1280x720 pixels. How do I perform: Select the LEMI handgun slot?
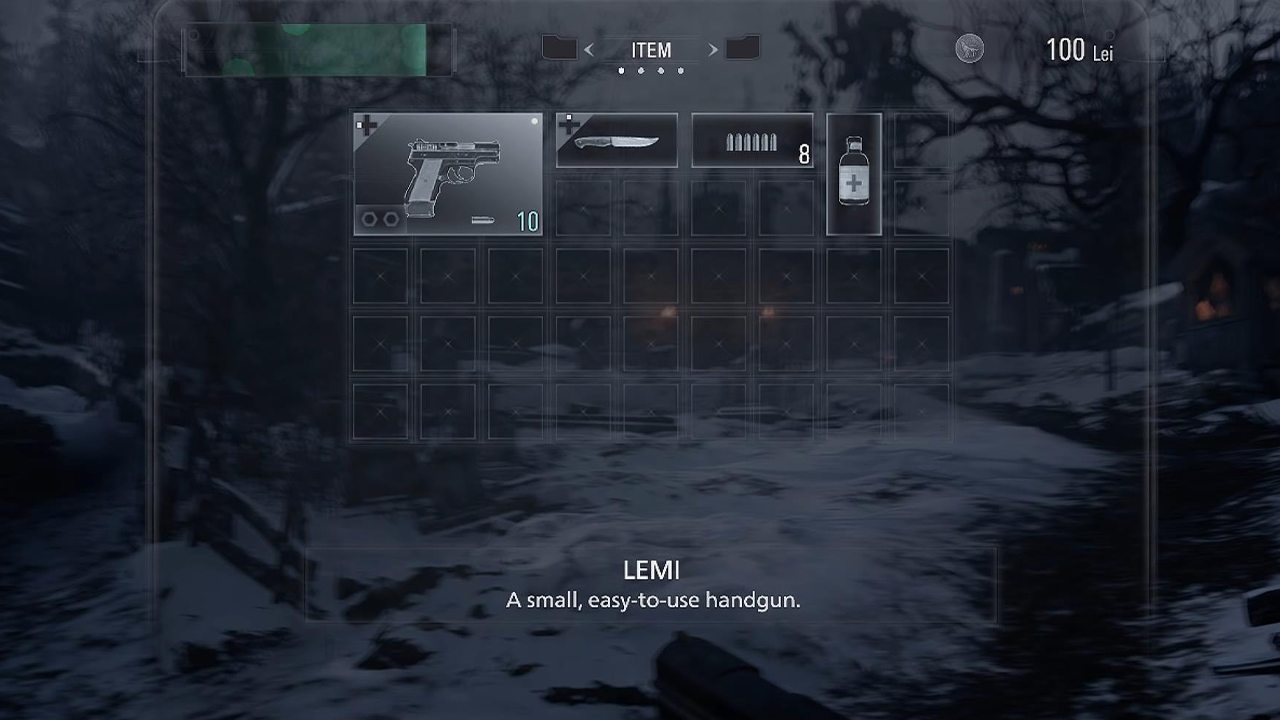pos(448,174)
